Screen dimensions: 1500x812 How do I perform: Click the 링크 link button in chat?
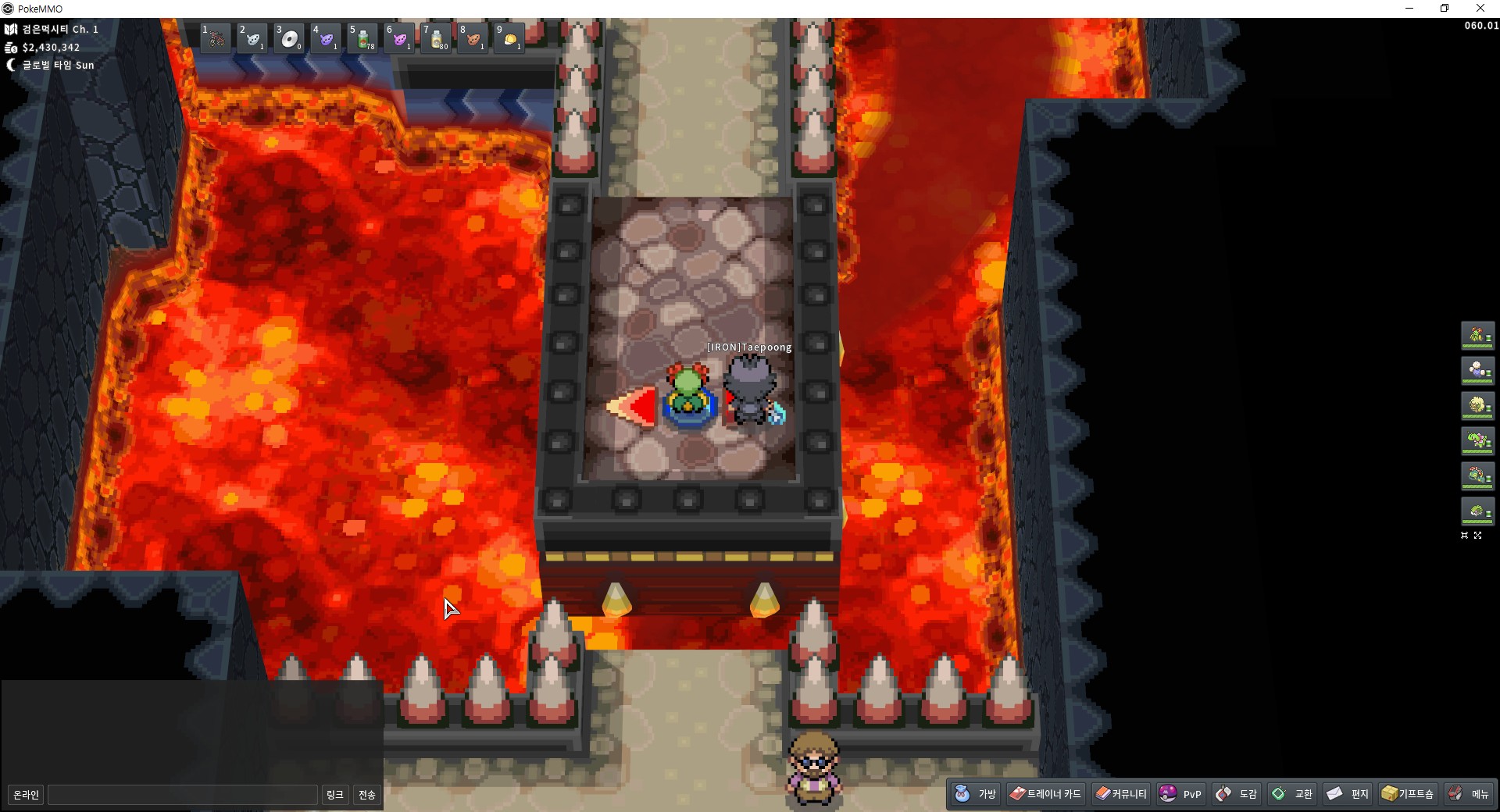click(x=334, y=795)
